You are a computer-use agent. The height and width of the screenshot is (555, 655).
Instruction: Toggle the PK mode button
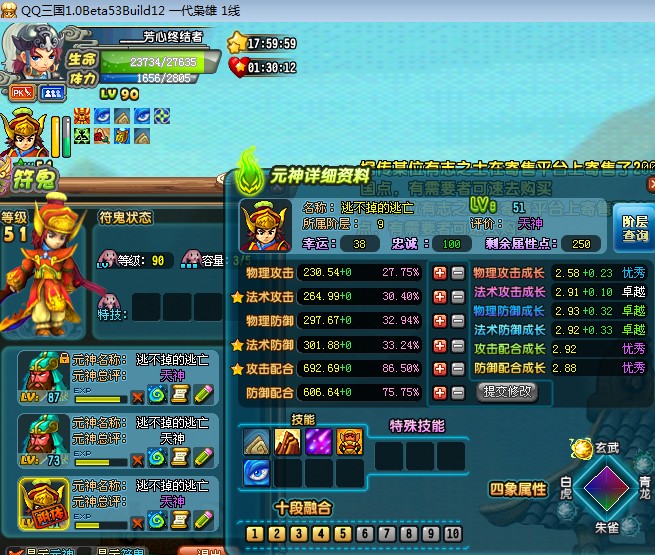21,92
